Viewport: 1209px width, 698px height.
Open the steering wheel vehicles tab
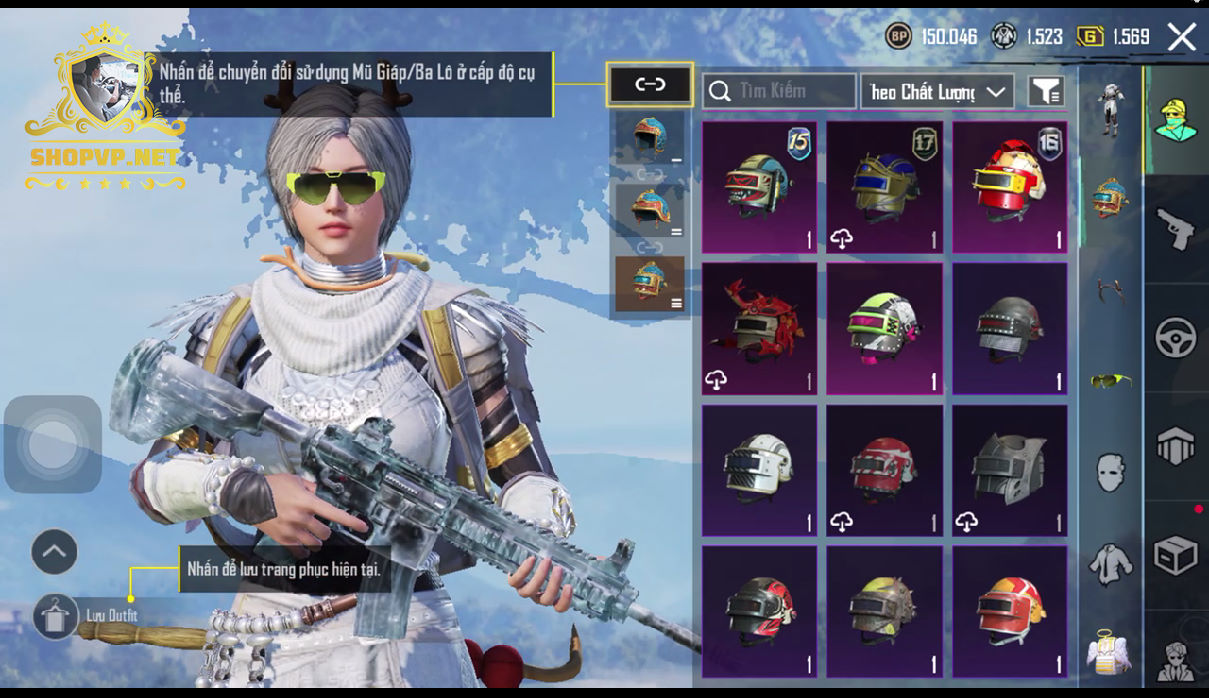[1176, 338]
